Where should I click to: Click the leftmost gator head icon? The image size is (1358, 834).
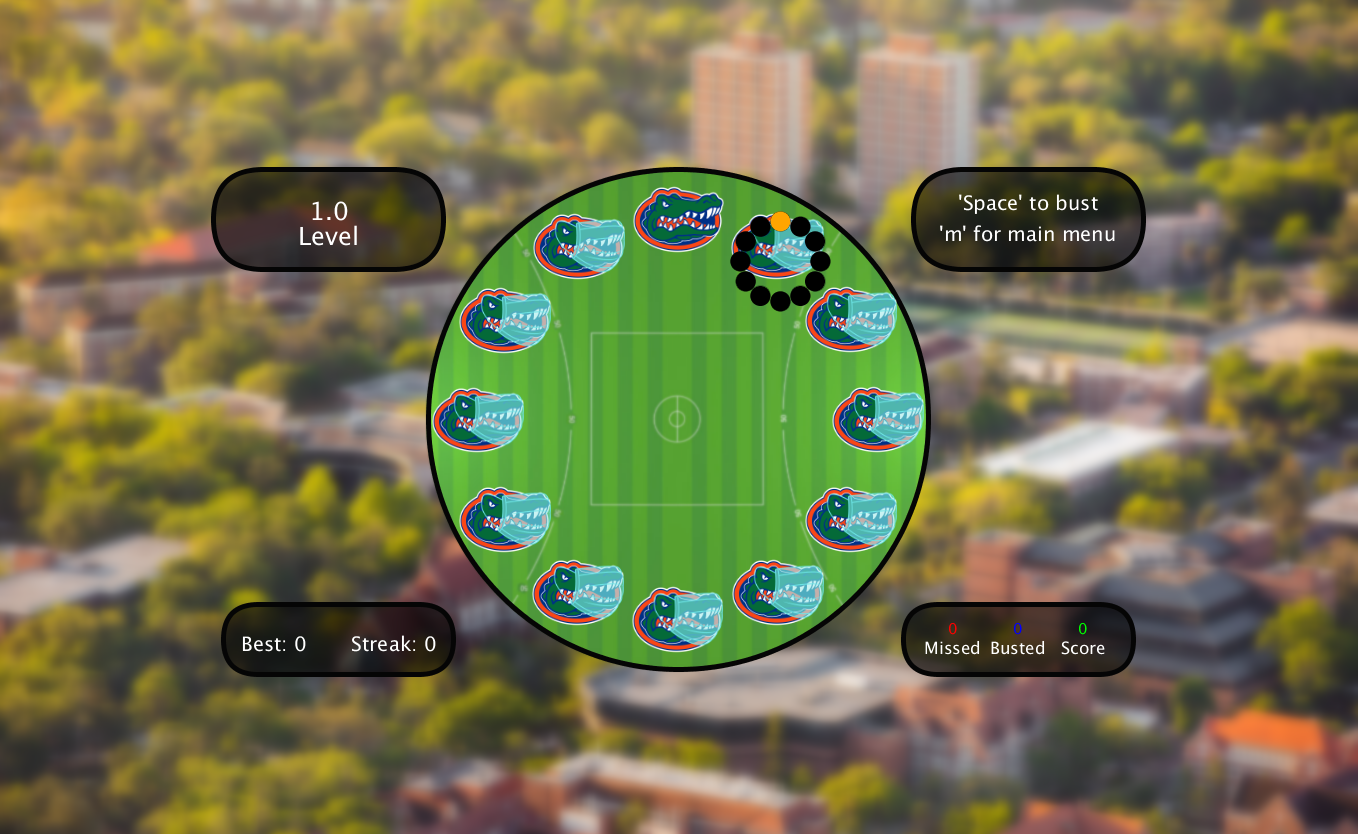(480, 420)
